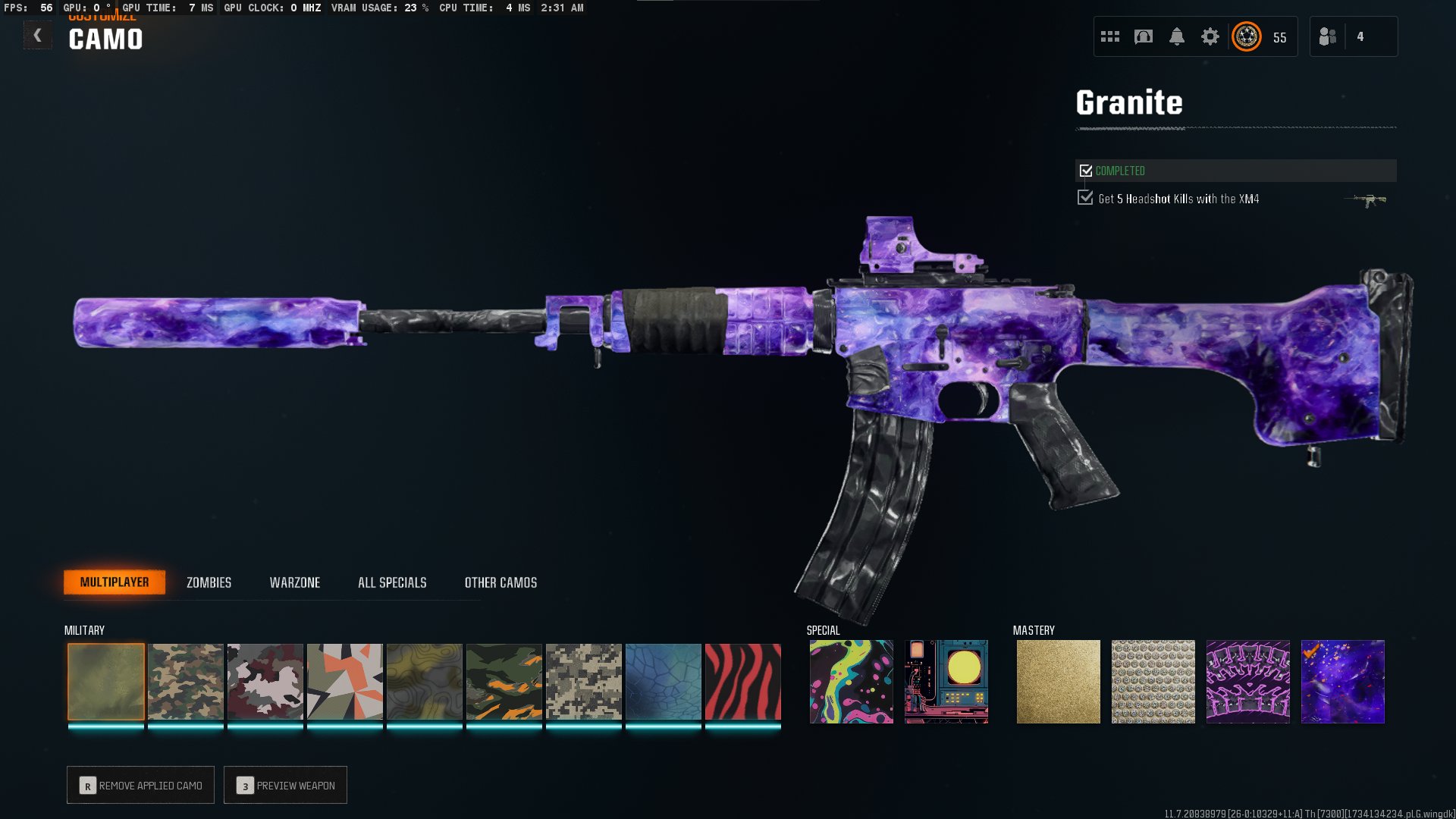Screen dimensions: 1456x819
Task: Choose the Diamond mastery camo
Action: (1153, 681)
